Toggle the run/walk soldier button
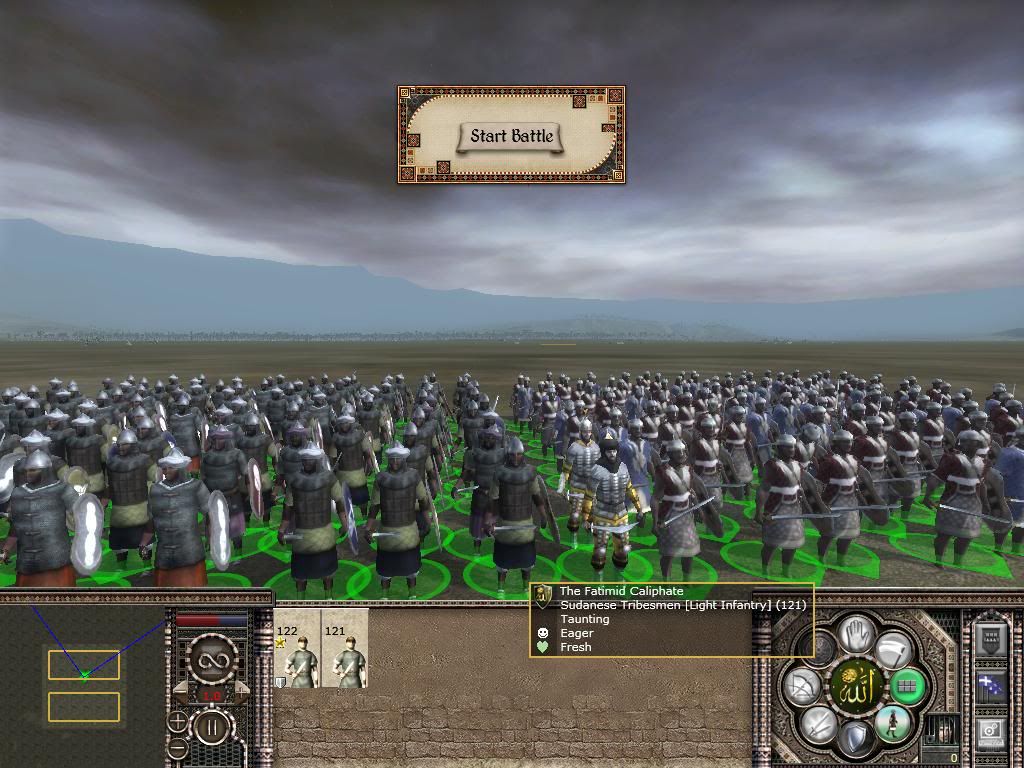The height and width of the screenshot is (768, 1024). point(891,723)
